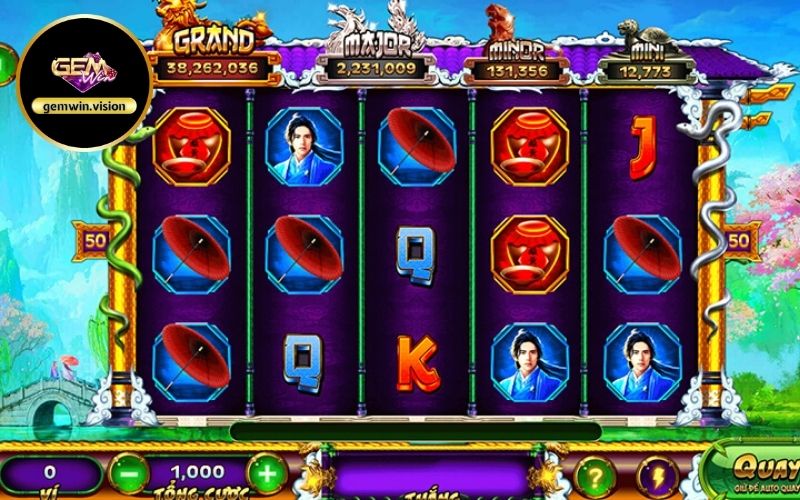800x500 pixels.
Task: Click the right 50 payline marker
Action: pos(741,241)
